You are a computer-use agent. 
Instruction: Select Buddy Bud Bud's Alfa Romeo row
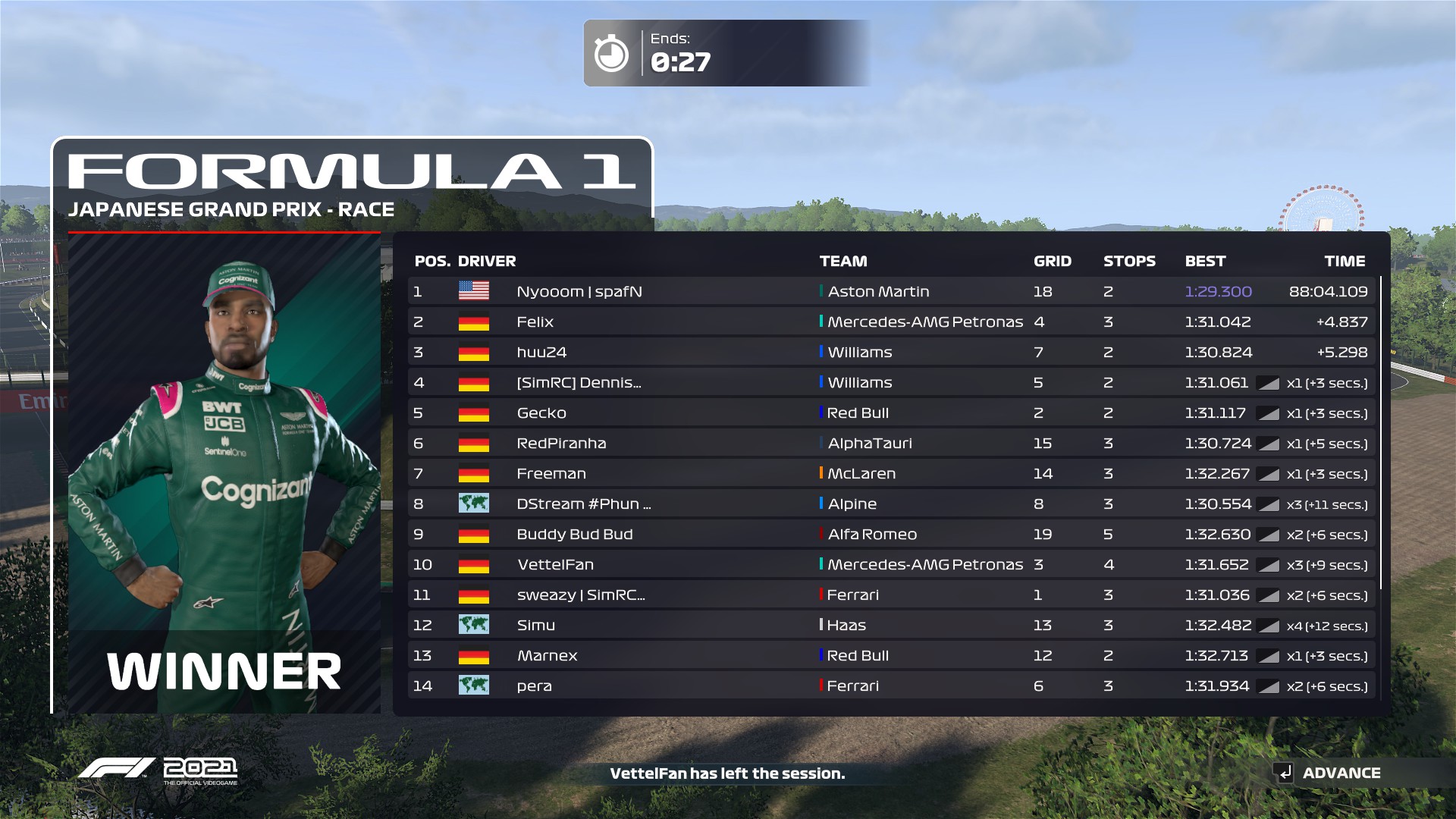(x=891, y=534)
